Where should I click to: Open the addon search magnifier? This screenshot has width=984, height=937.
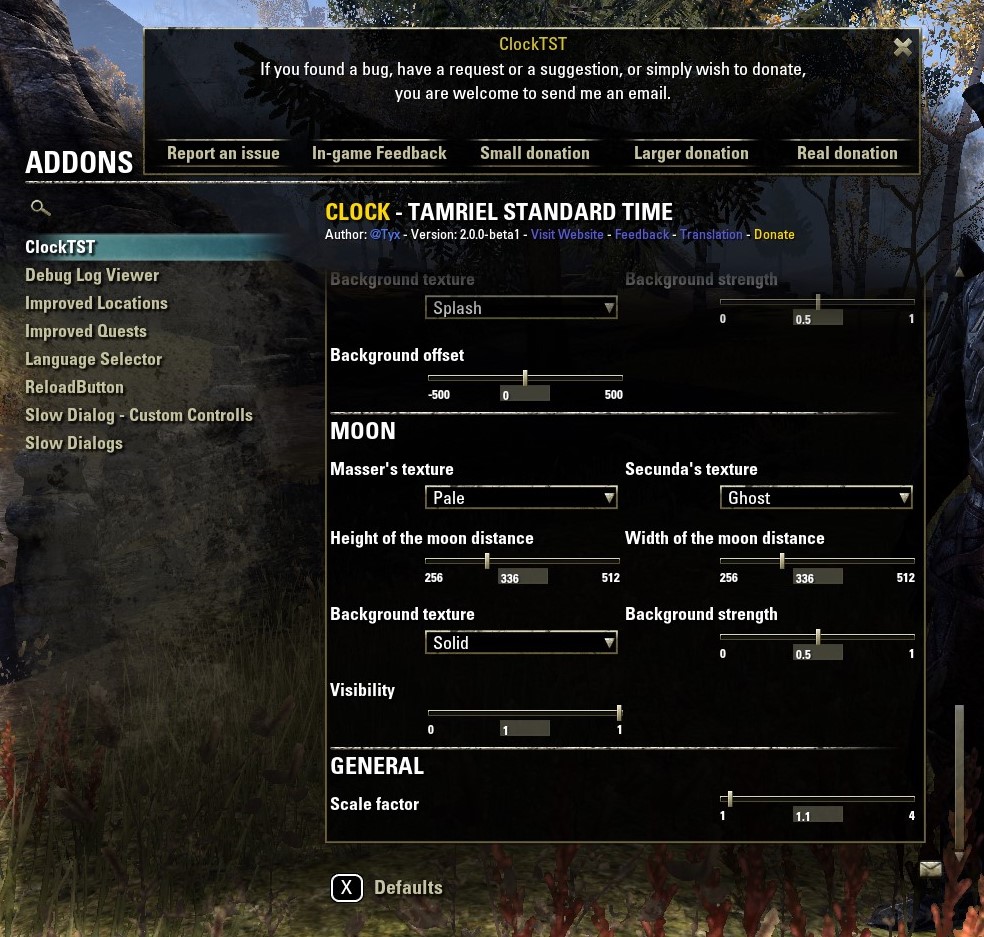point(40,208)
